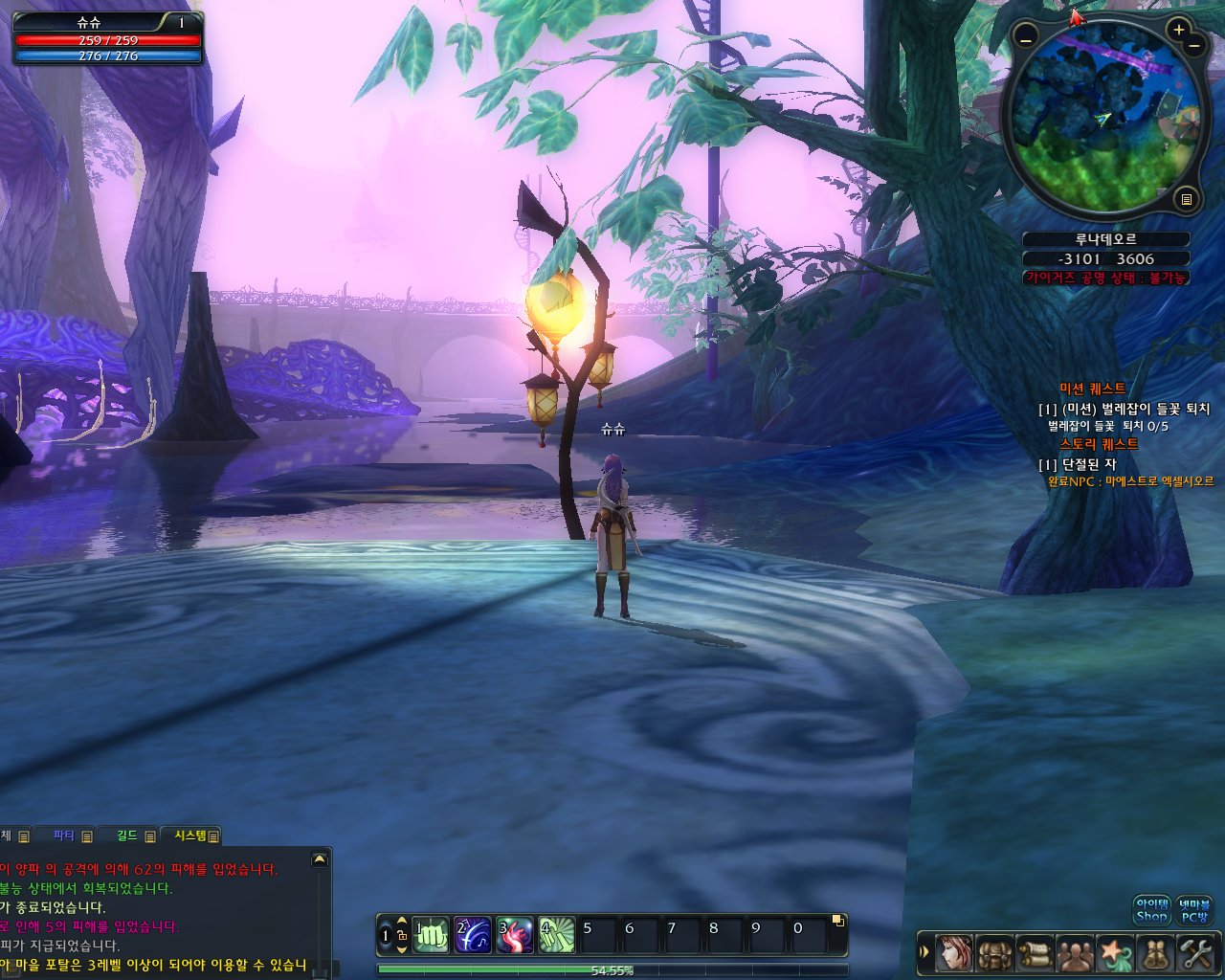
Task: Select the 파티 chat tab
Action: 65,835
